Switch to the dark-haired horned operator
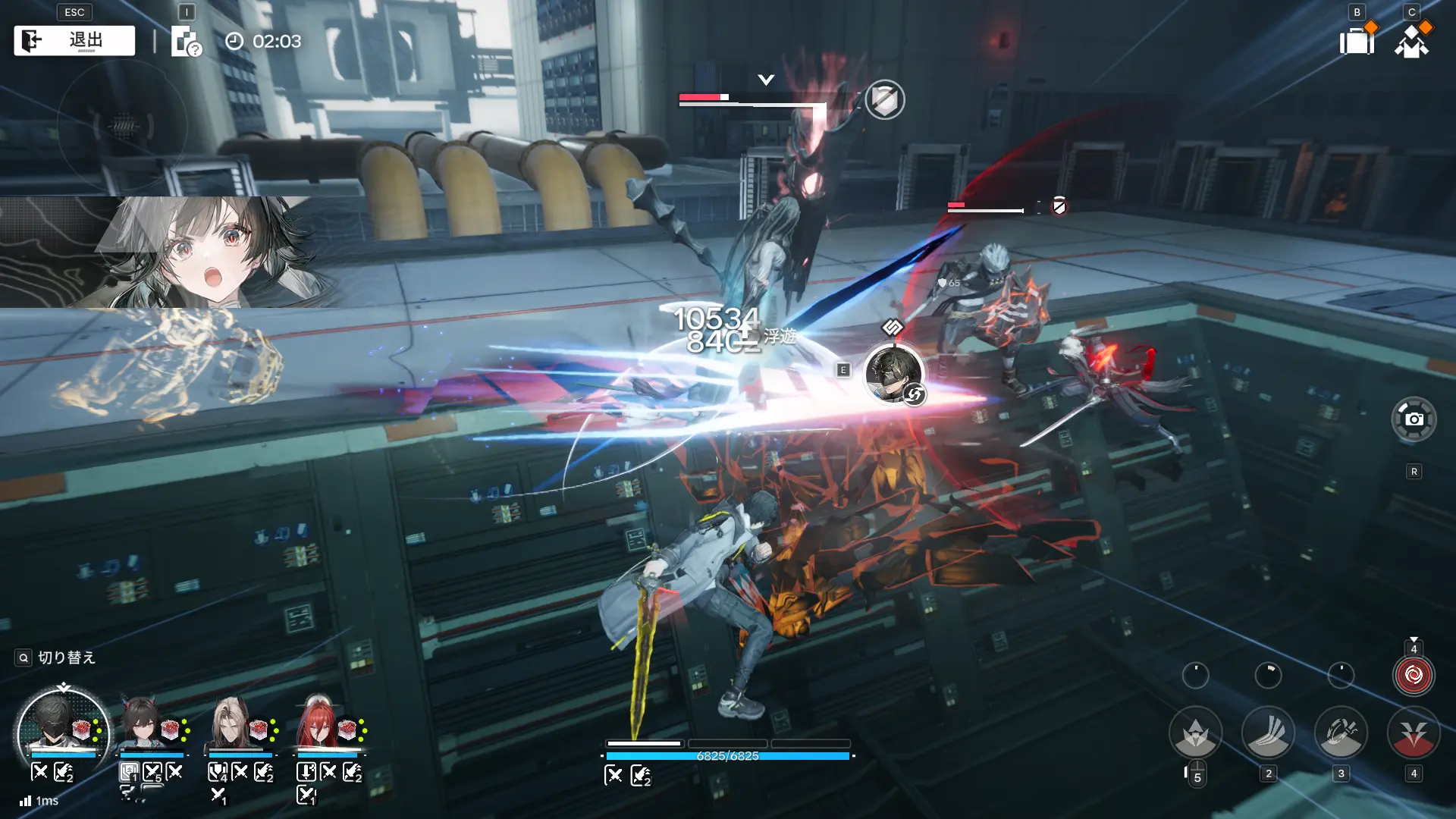 click(x=142, y=725)
